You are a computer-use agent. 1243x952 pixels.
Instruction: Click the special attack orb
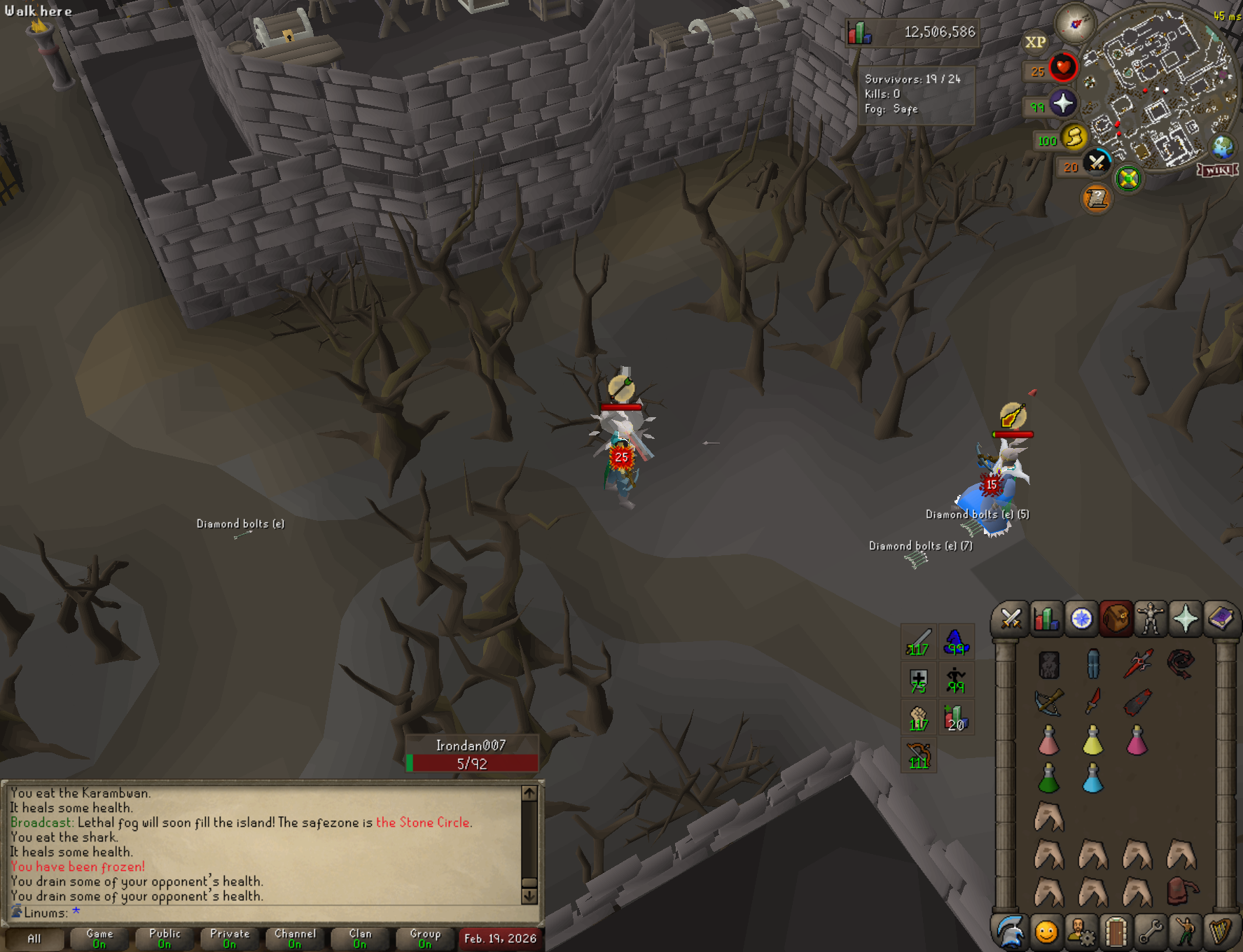click(1097, 163)
